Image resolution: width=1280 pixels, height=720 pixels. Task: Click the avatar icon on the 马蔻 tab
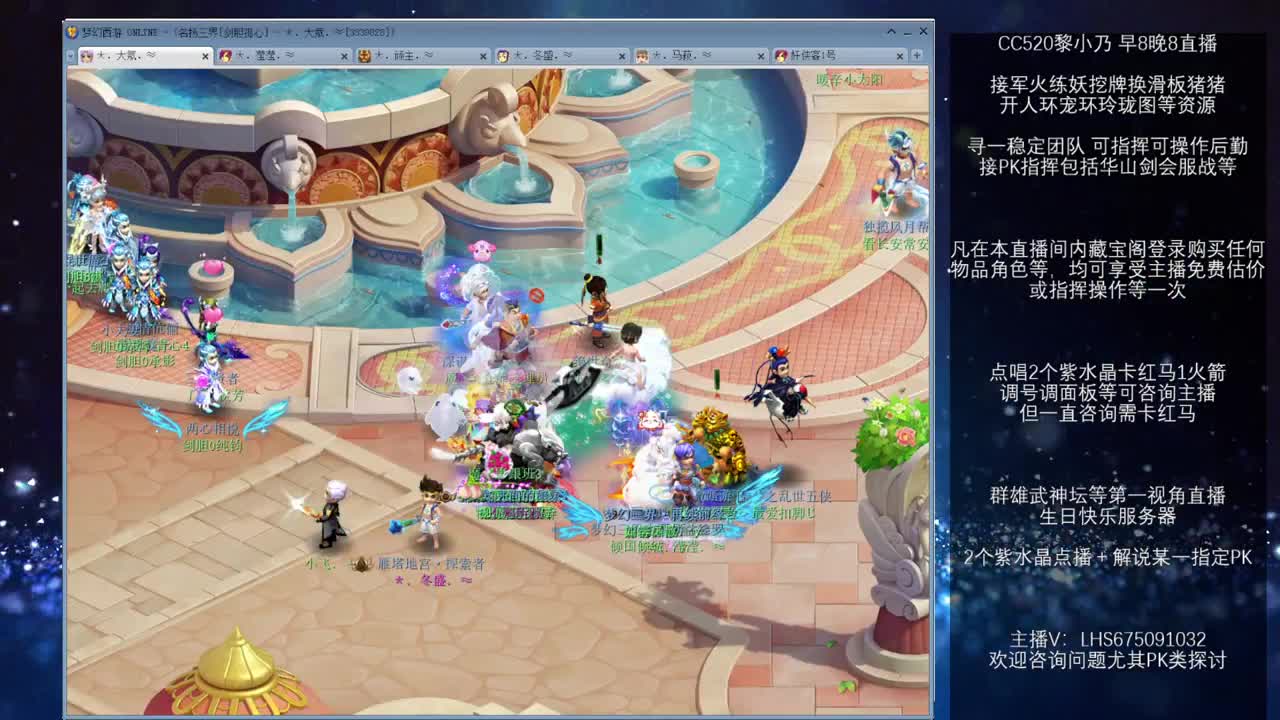click(x=642, y=52)
